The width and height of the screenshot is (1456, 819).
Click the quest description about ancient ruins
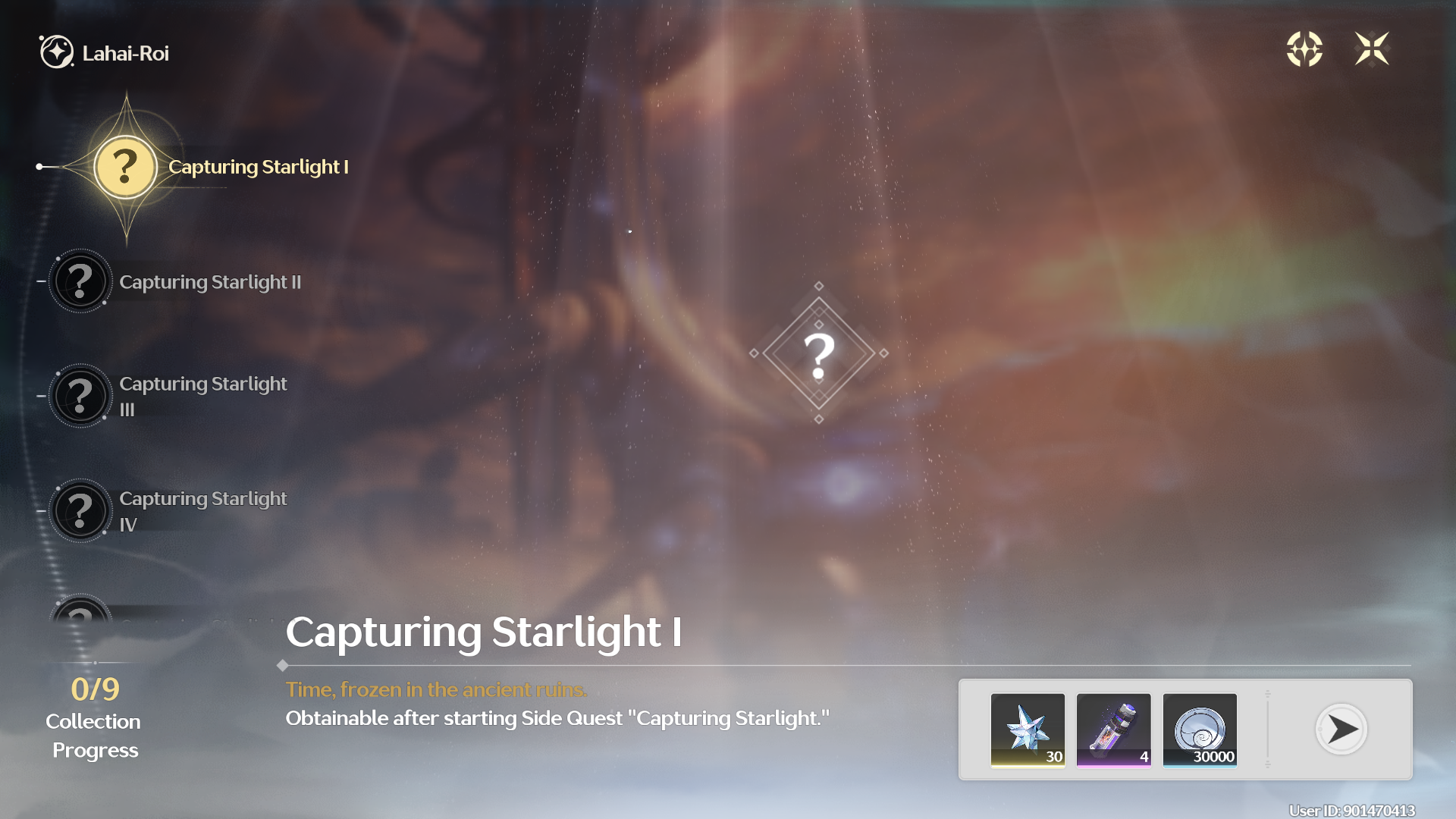(x=436, y=690)
